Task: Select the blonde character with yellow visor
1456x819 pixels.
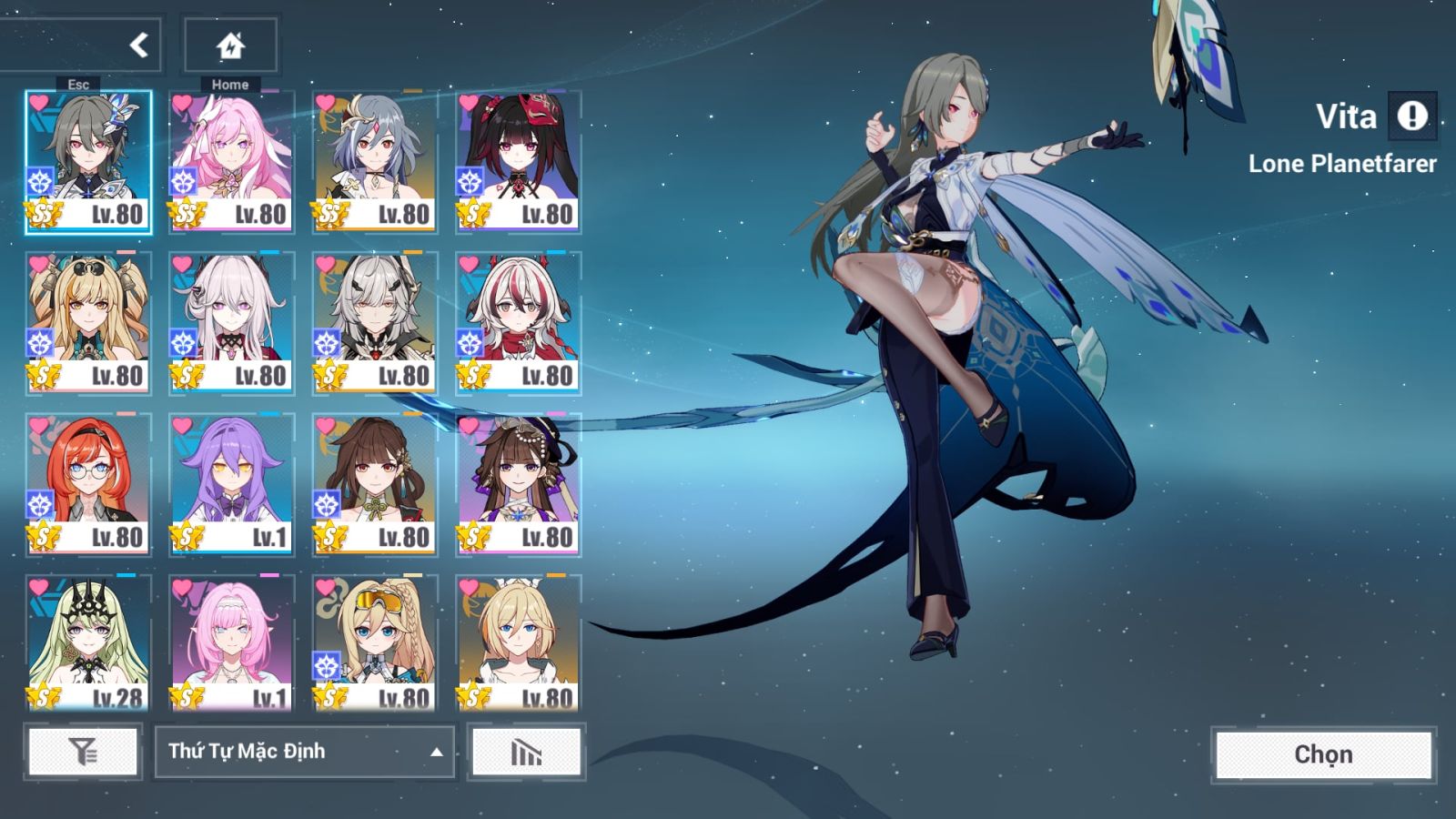Action: [x=374, y=643]
